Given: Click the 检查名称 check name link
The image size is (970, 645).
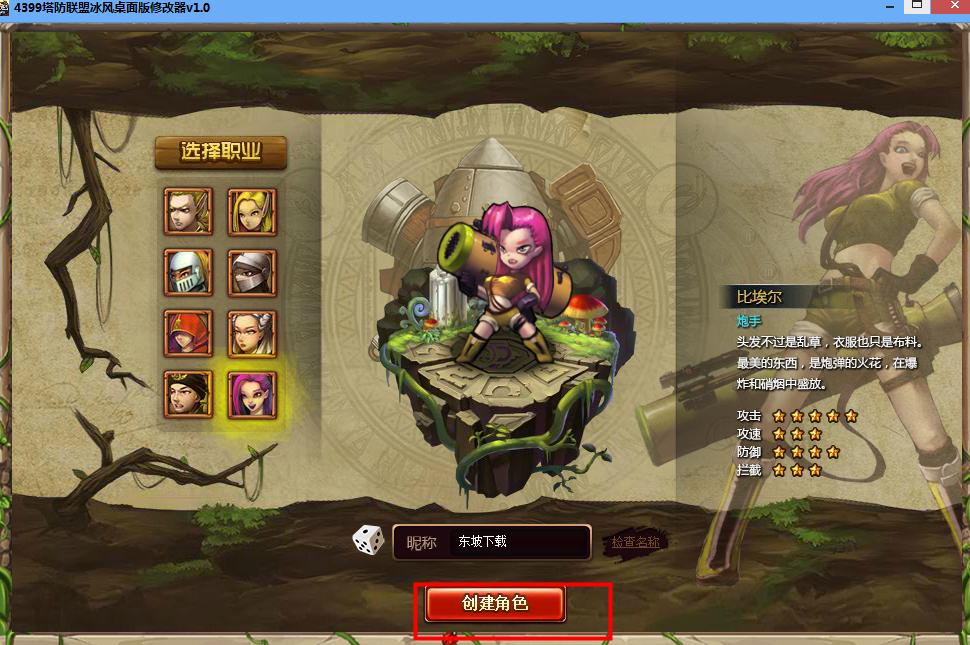Looking at the screenshot, I should coord(636,542).
